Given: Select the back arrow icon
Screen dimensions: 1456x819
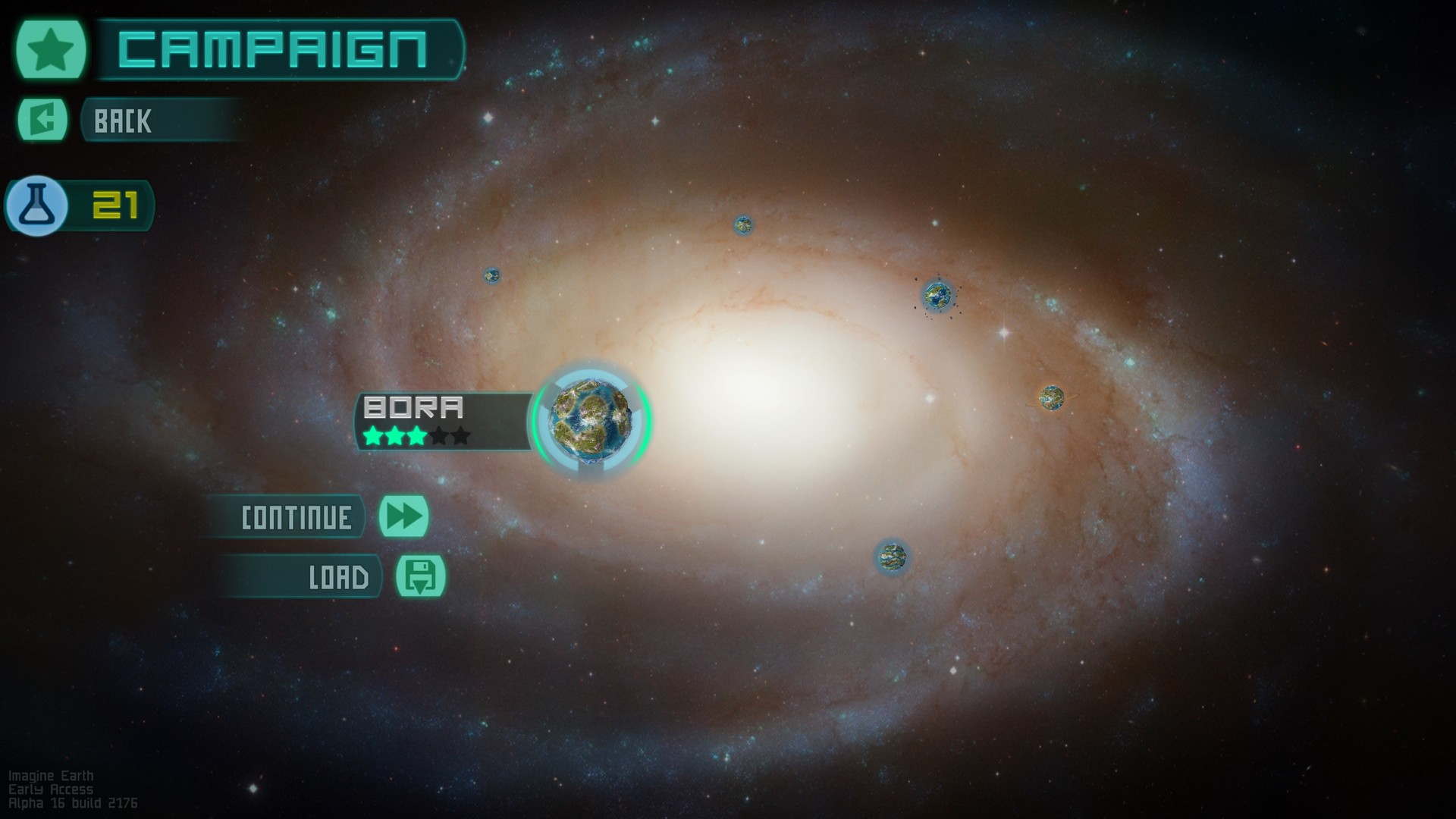Looking at the screenshot, I should tap(43, 119).
